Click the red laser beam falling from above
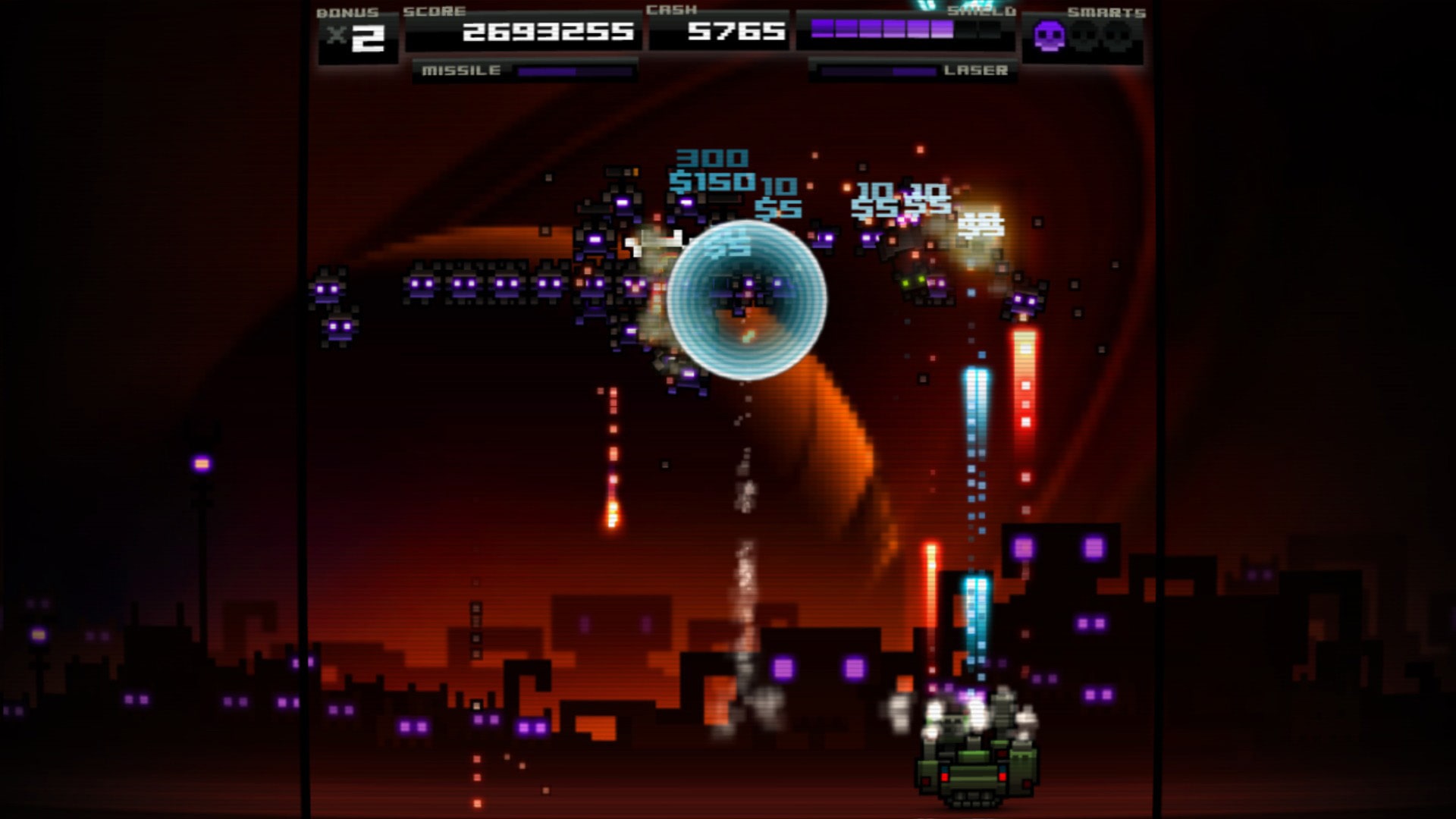The image size is (1456, 819). [1024, 379]
